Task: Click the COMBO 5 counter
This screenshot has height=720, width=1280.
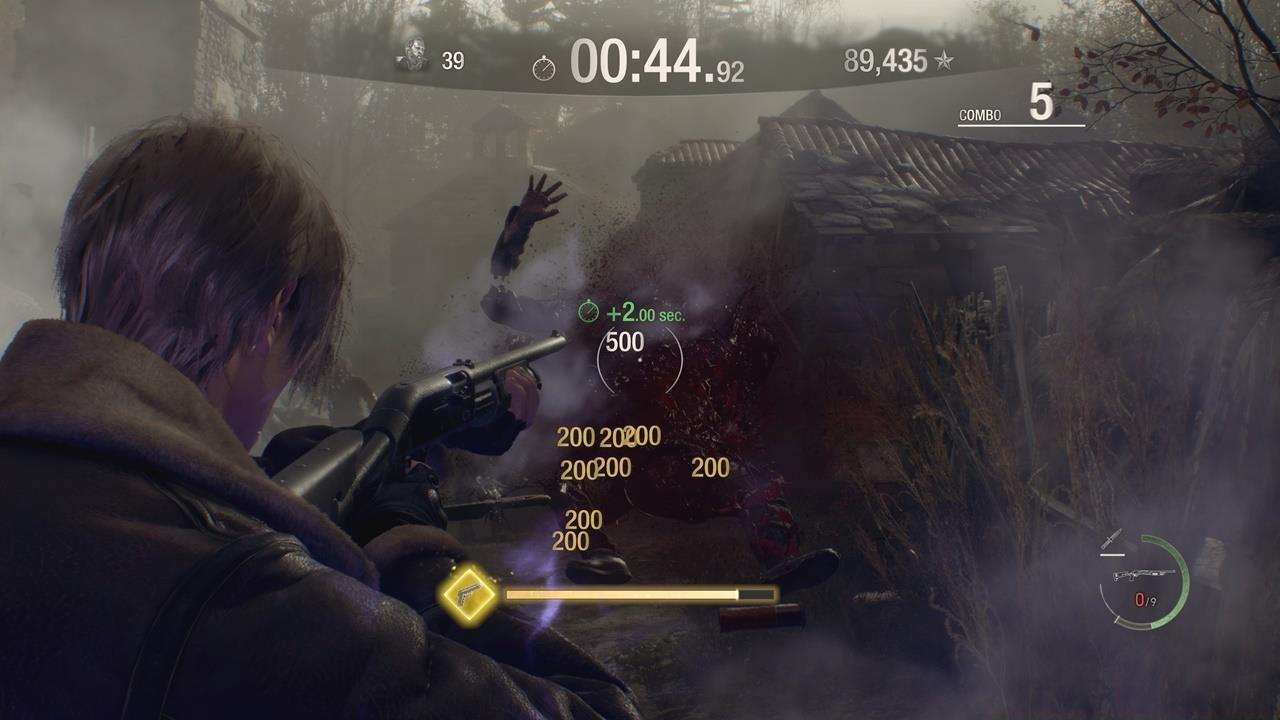Action: (1008, 111)
